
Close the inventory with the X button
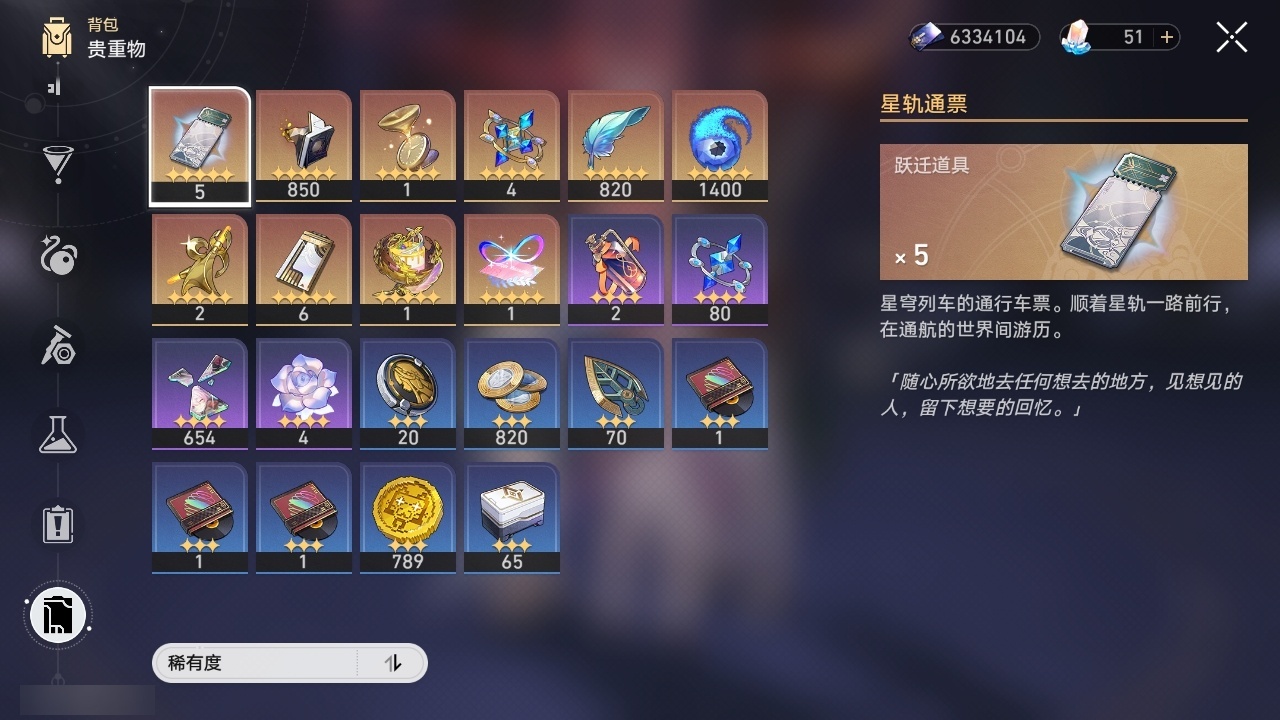(1231, 37)
